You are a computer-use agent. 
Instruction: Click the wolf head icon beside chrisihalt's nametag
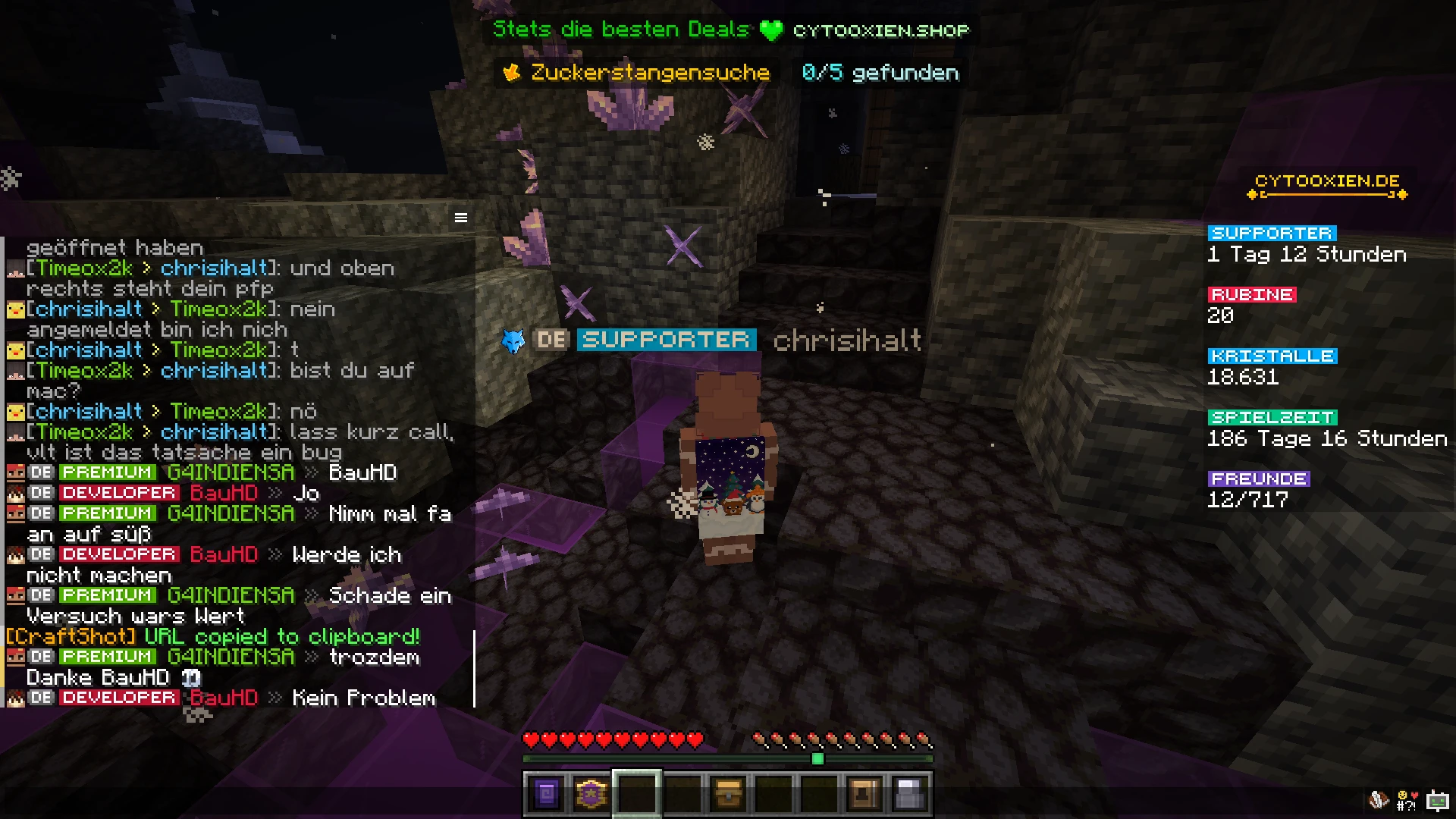[513, 341]
